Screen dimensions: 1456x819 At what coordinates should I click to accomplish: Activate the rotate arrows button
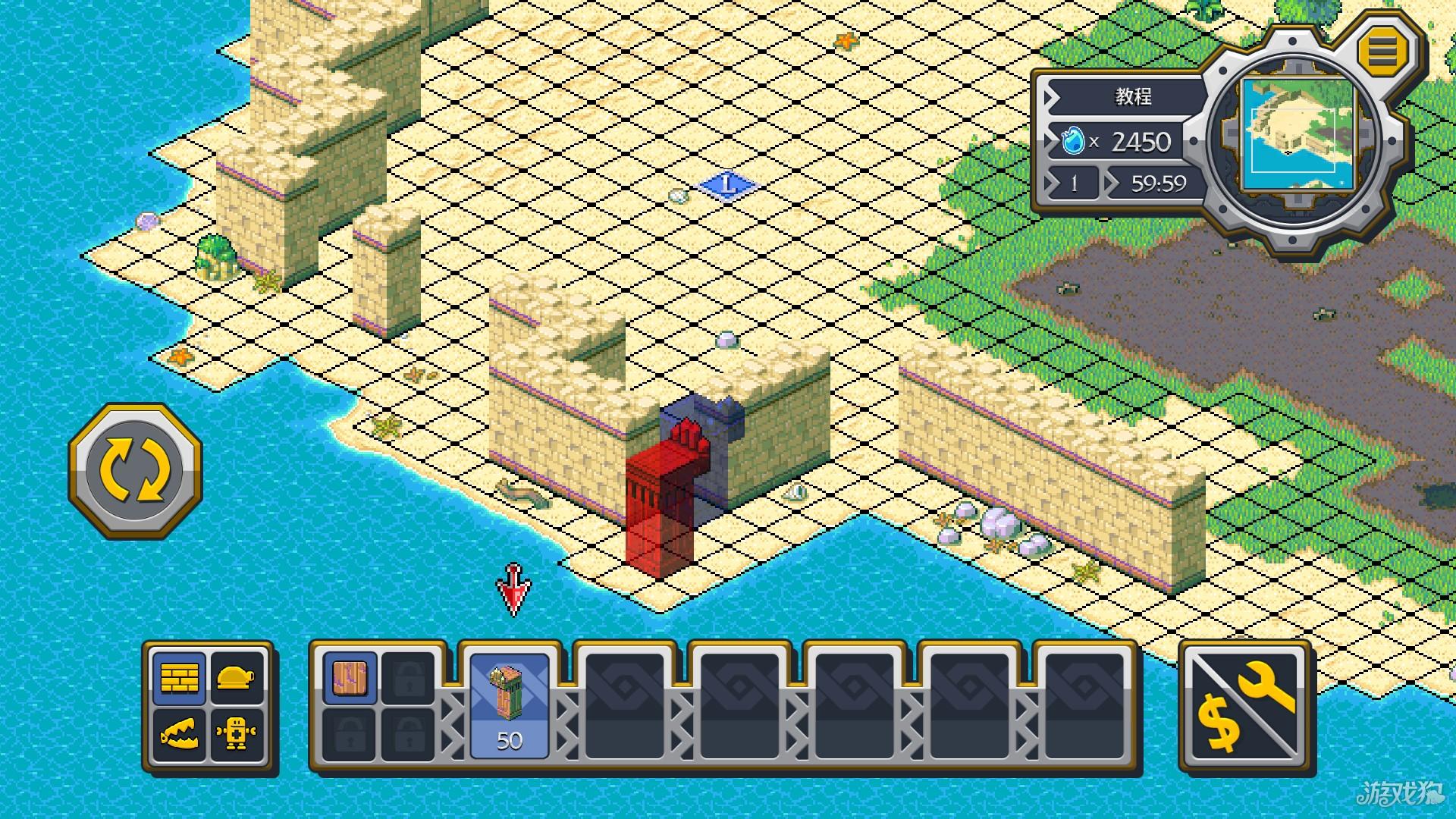pos(136,470)
